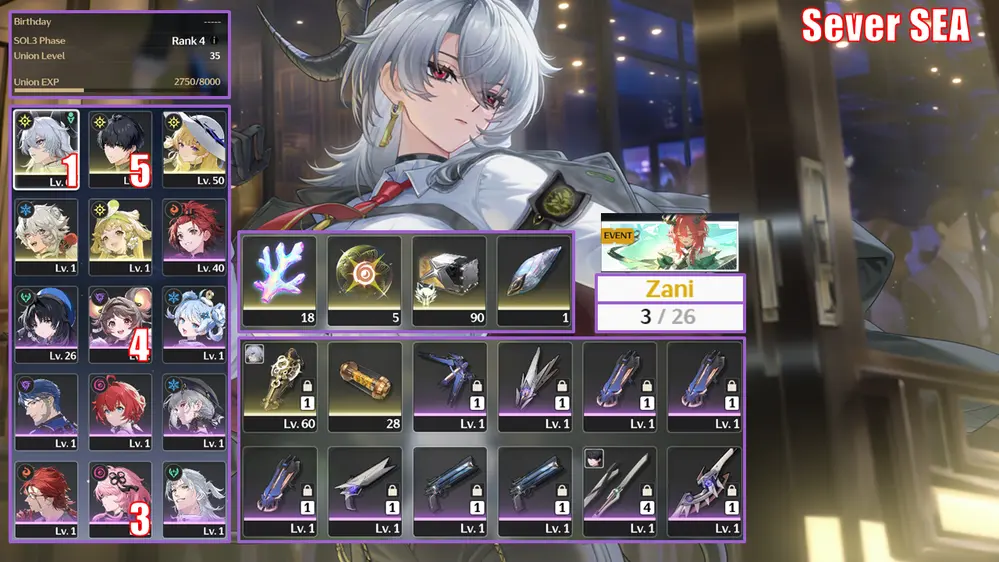Select the blue-haired man with glasses
This screenshot has width=999, height=562.
(50, 412)
